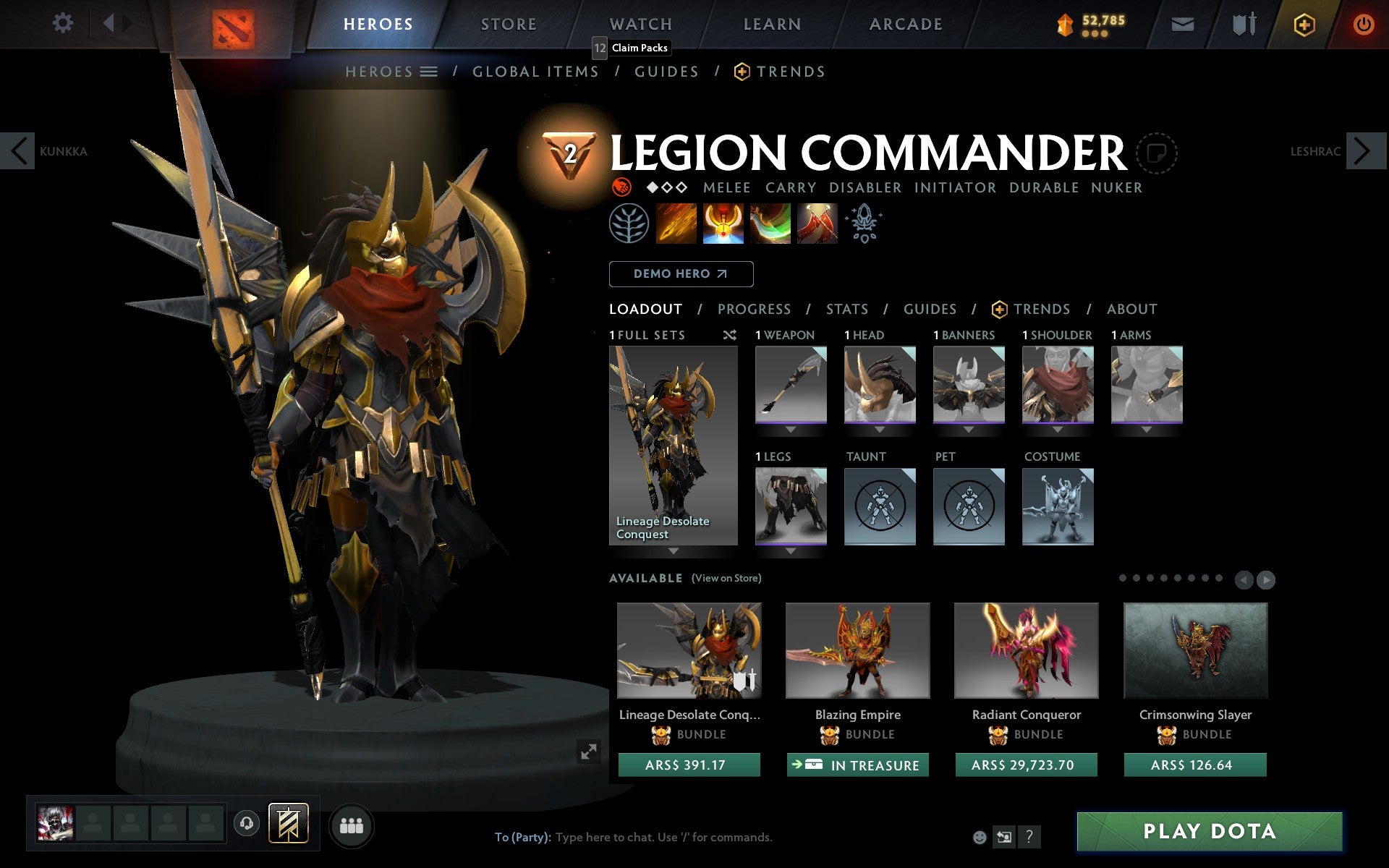Open the mail inbox icon
The image size is (1389, 868).
pyautogui.click(x=1182, y=23)
